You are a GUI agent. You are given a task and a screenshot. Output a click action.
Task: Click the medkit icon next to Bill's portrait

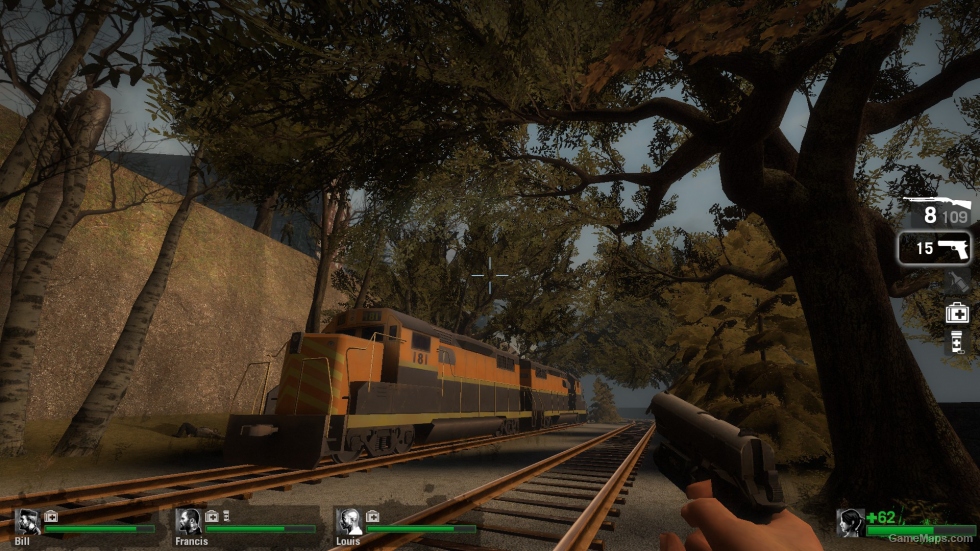pos(51,516)
